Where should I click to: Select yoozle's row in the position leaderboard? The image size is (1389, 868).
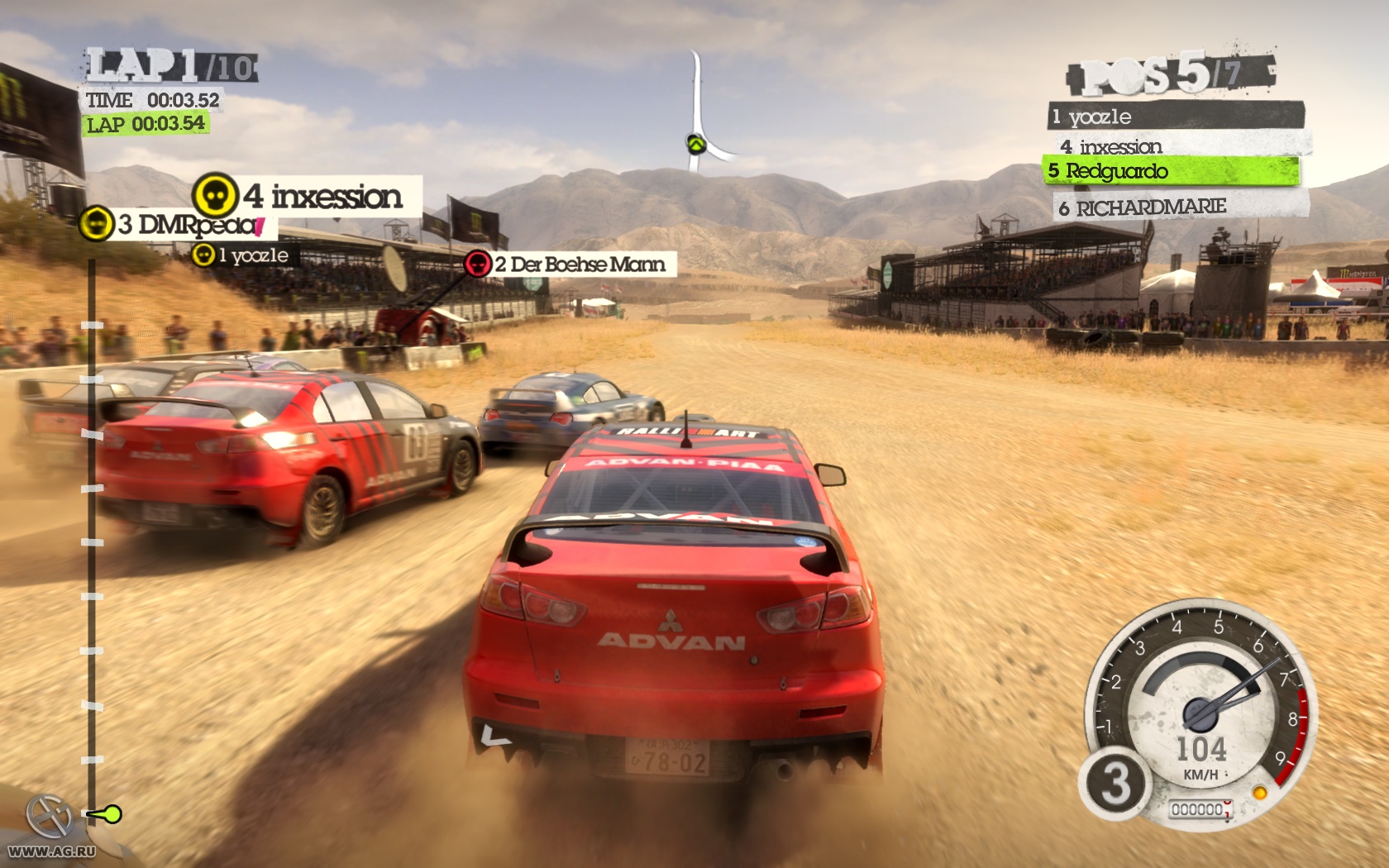coord(1174,117)
